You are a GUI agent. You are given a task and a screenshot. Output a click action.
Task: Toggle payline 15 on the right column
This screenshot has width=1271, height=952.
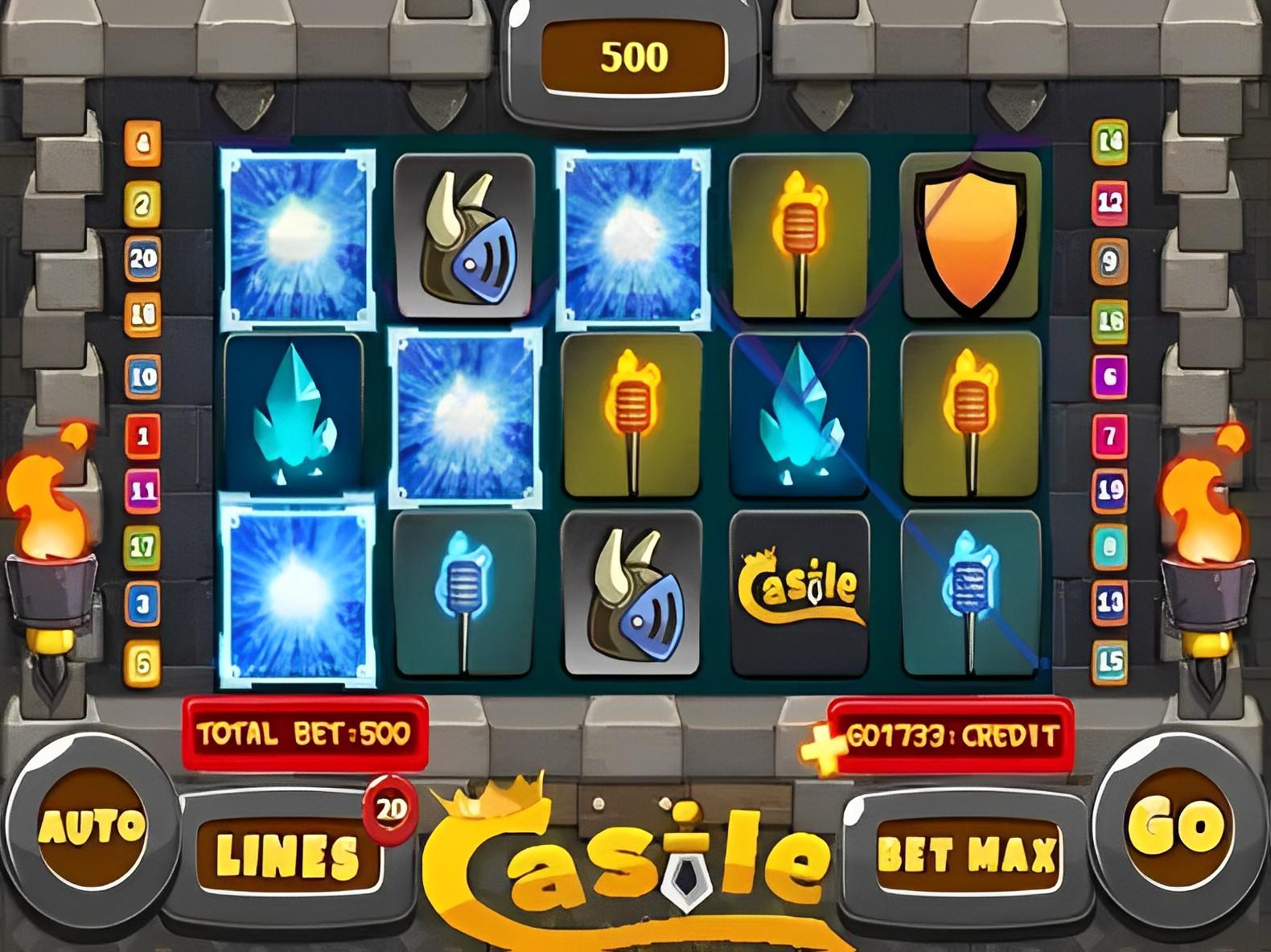pyautogui.click(x=1111, y=659)
